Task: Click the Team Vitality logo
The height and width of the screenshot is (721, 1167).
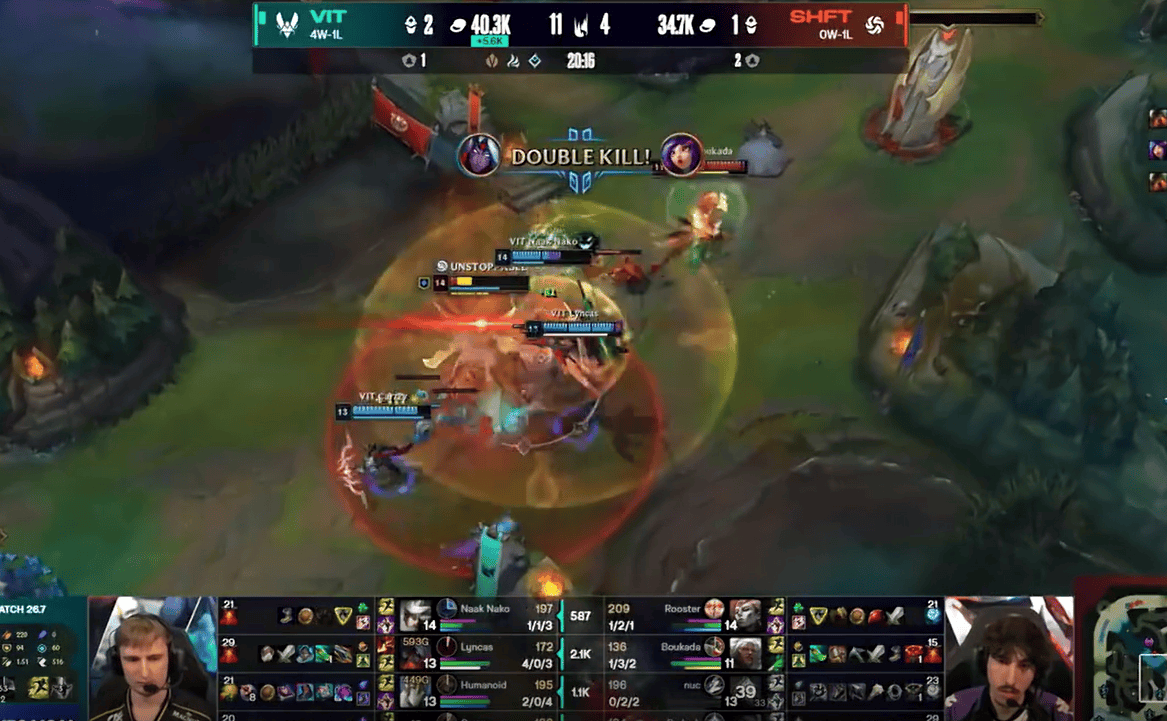Action: (287, 24)
